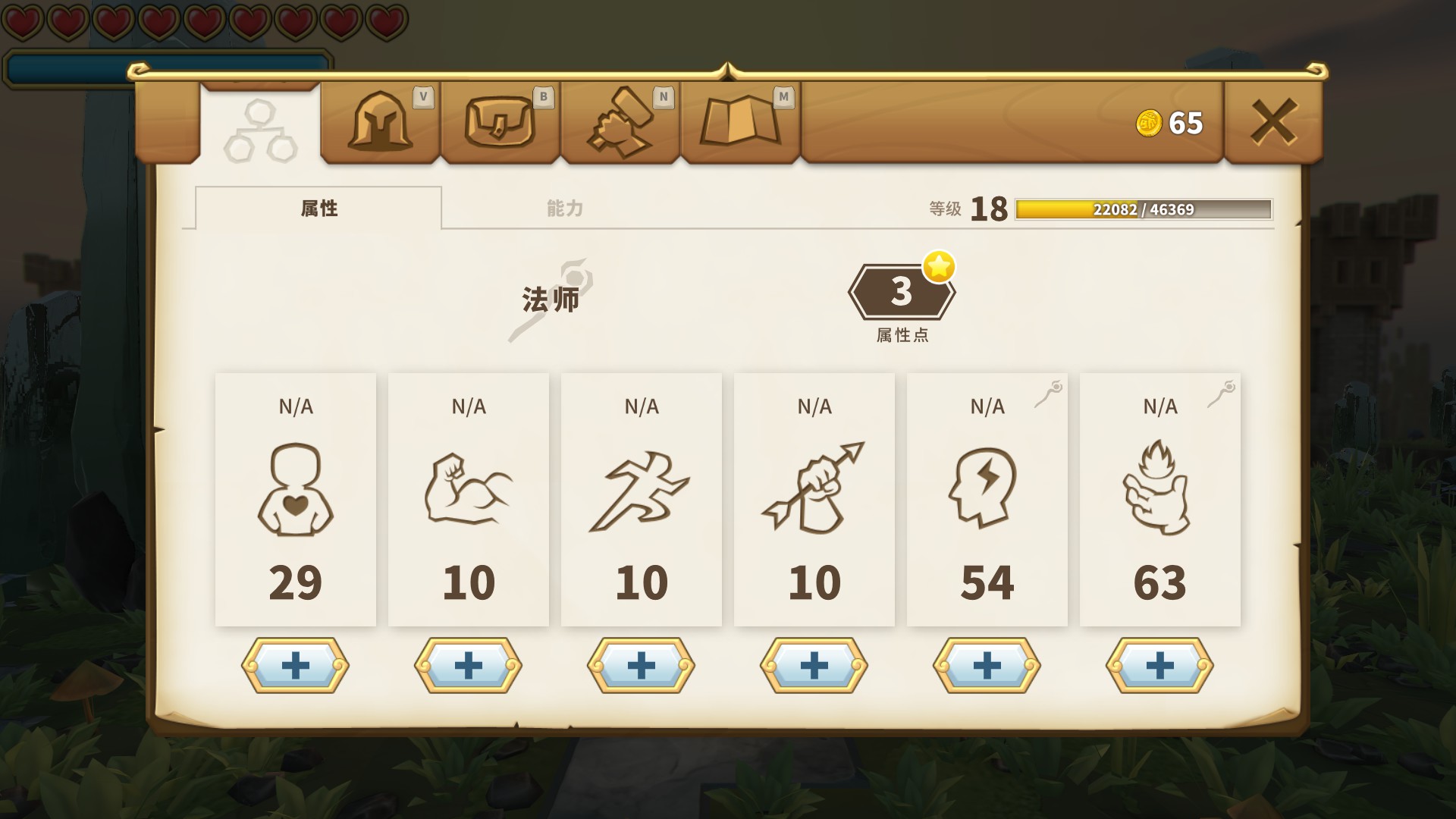Increase the lightning head intelligence stat

tap(987, 666)
